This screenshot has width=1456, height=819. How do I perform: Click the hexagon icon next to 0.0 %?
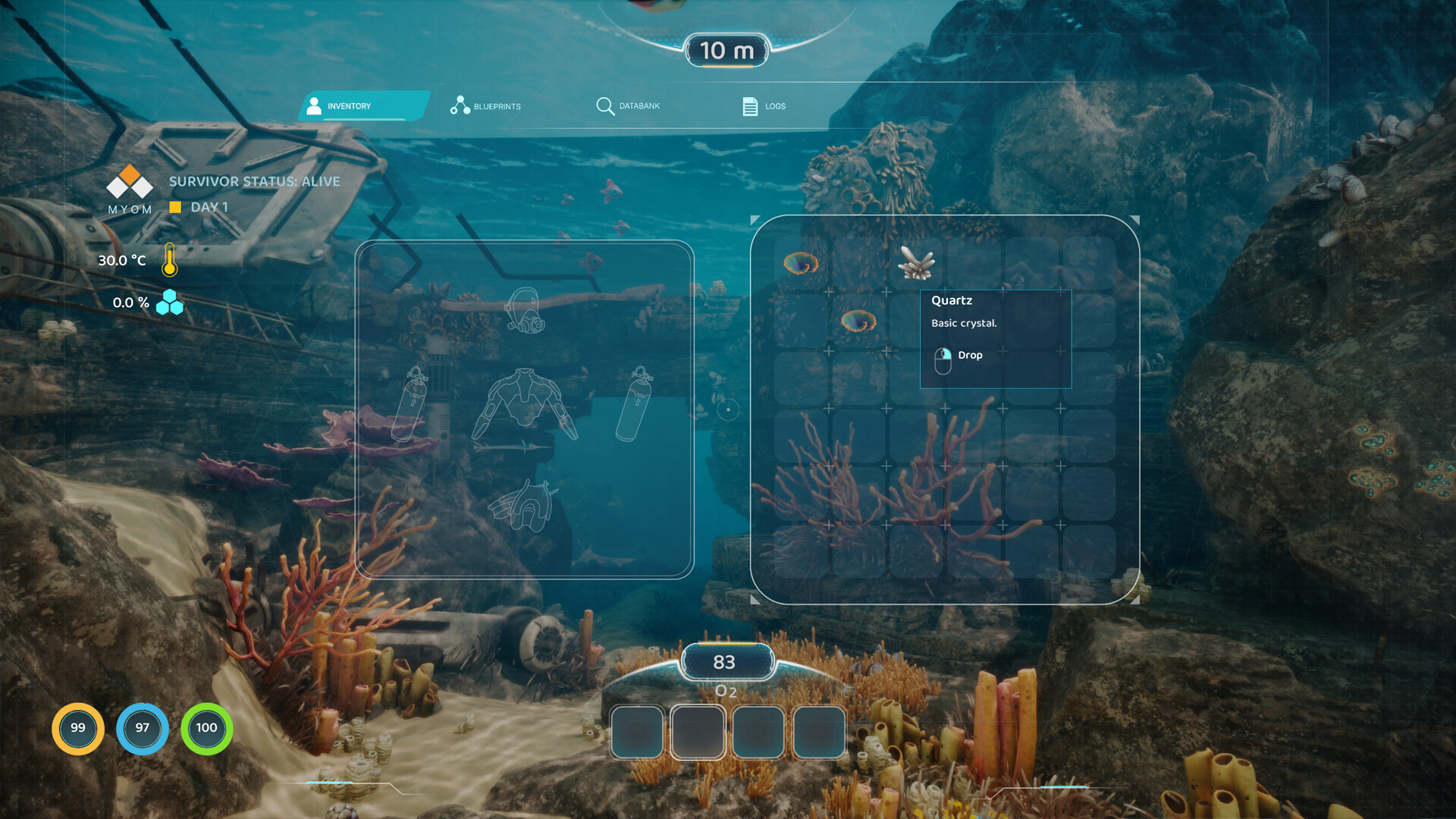171,303
